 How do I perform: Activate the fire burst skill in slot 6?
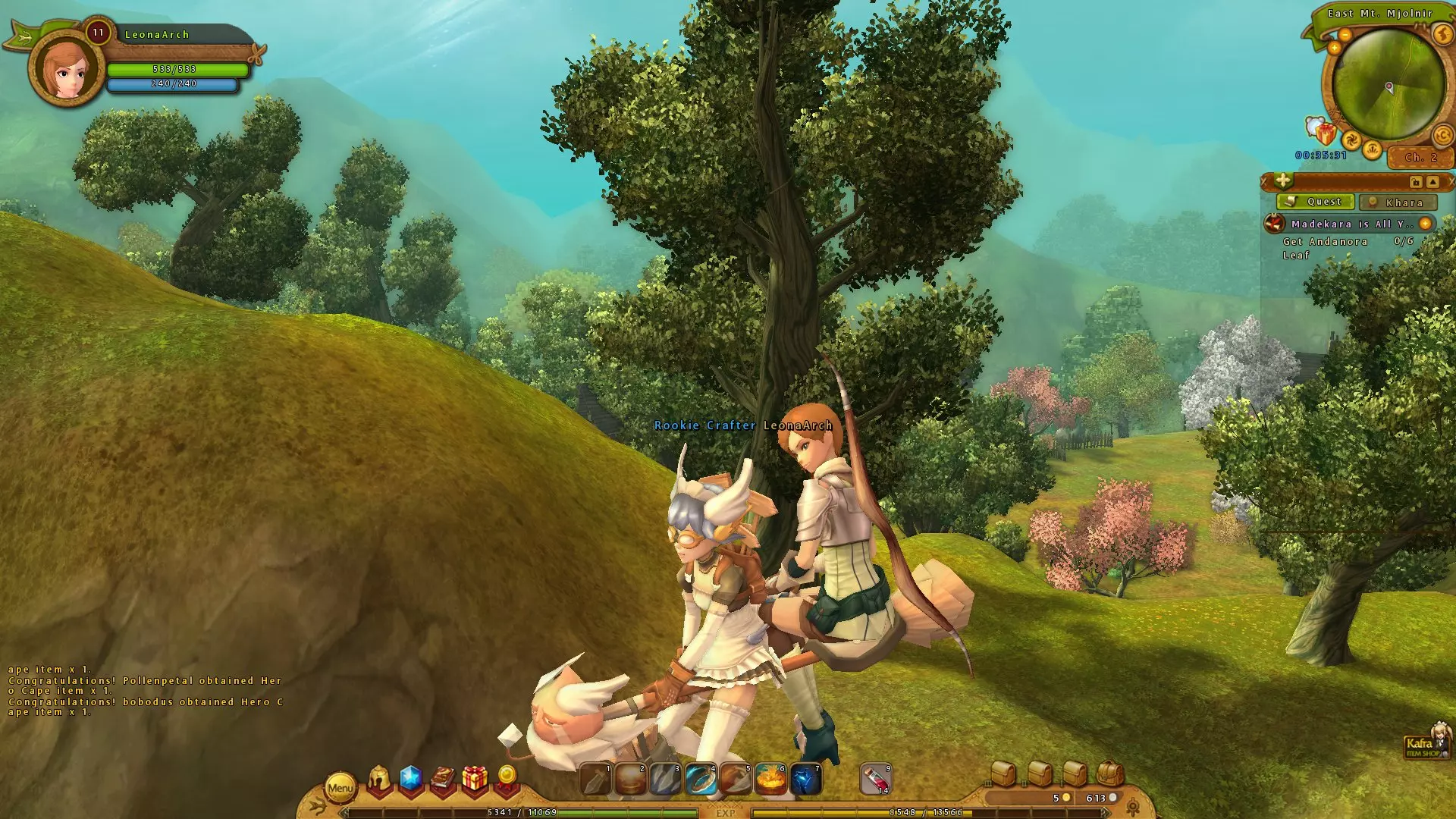770,780
